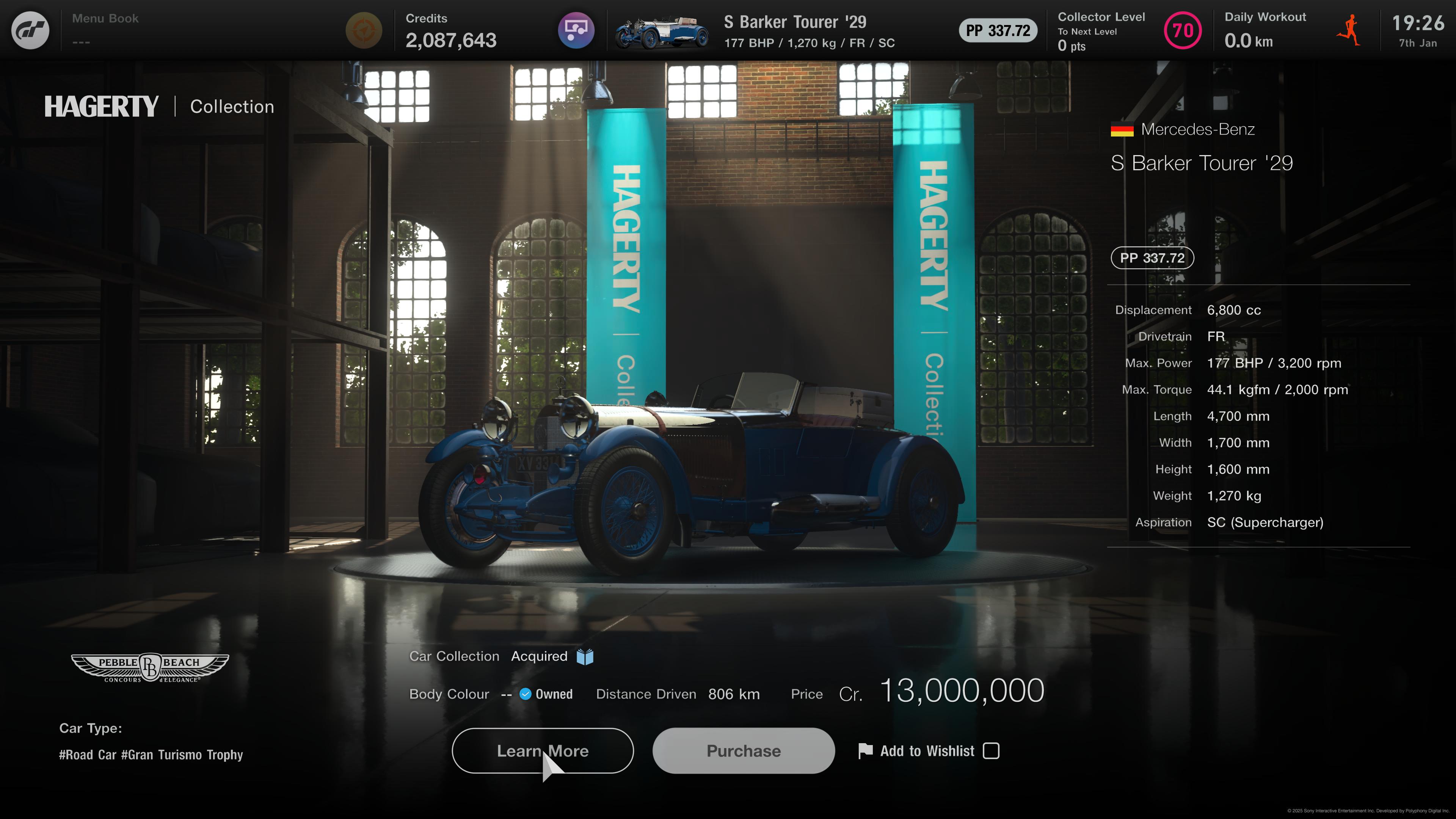This screenshot has width=1456, height=819.
Task: Click the orange compass icon beside Credits
Action: [364, 30]
